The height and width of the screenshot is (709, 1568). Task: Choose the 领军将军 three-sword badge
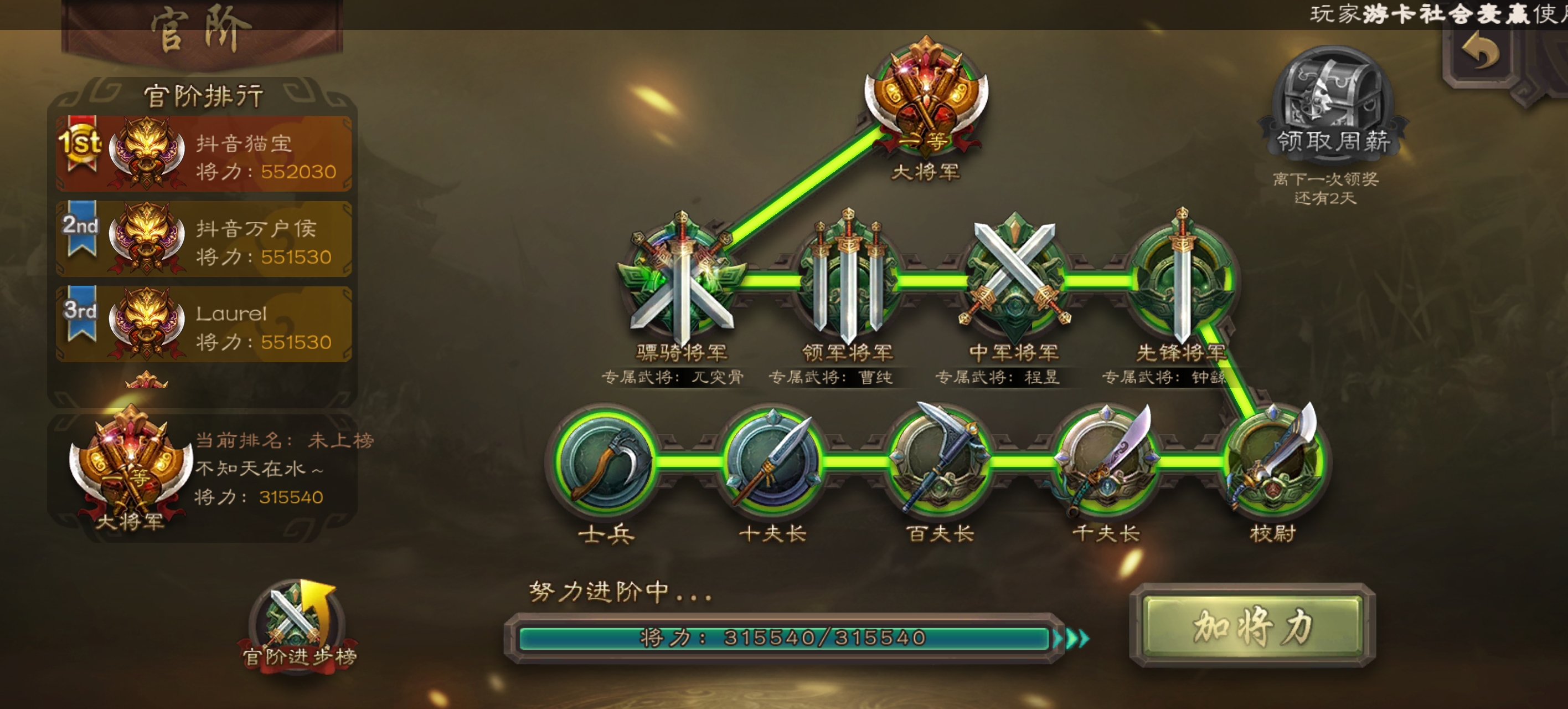847,281
